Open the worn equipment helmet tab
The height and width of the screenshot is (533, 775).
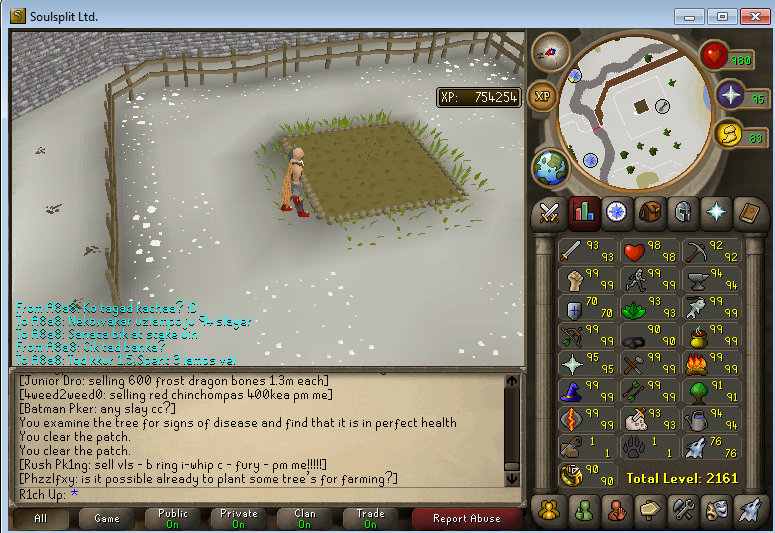683,212
